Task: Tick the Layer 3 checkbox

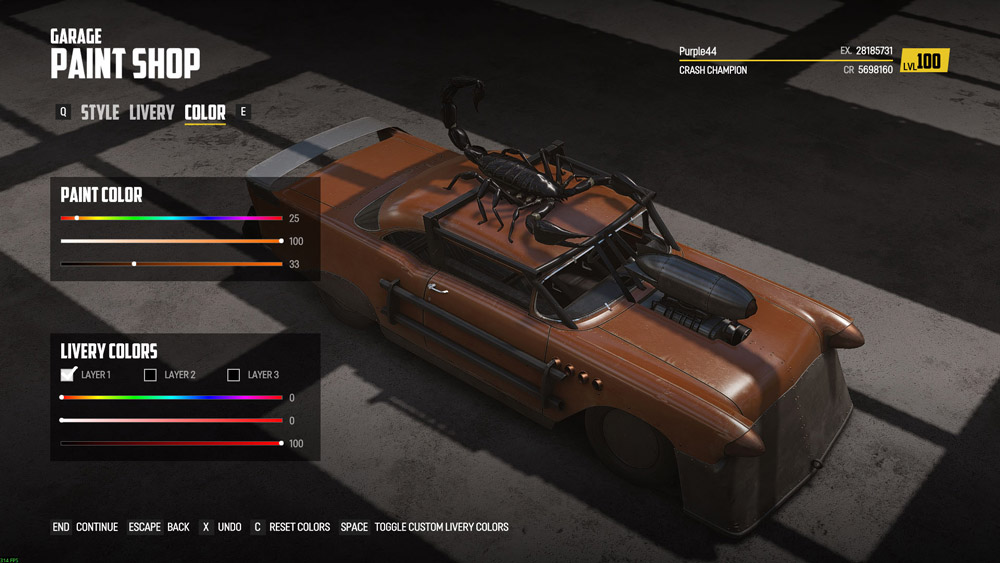Action: click(234, 375)
